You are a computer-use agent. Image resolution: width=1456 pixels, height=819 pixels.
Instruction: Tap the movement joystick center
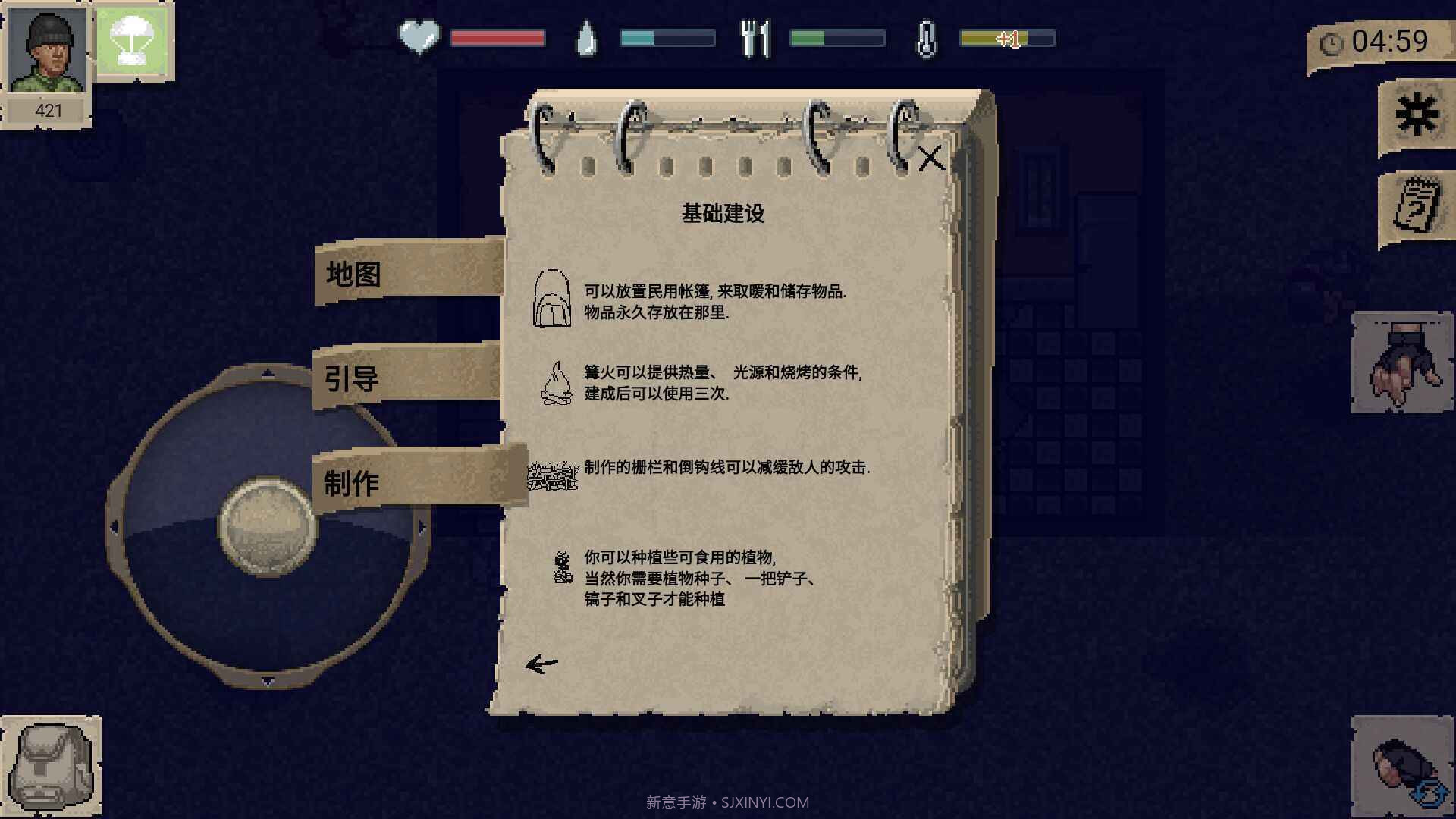point(267,523)
